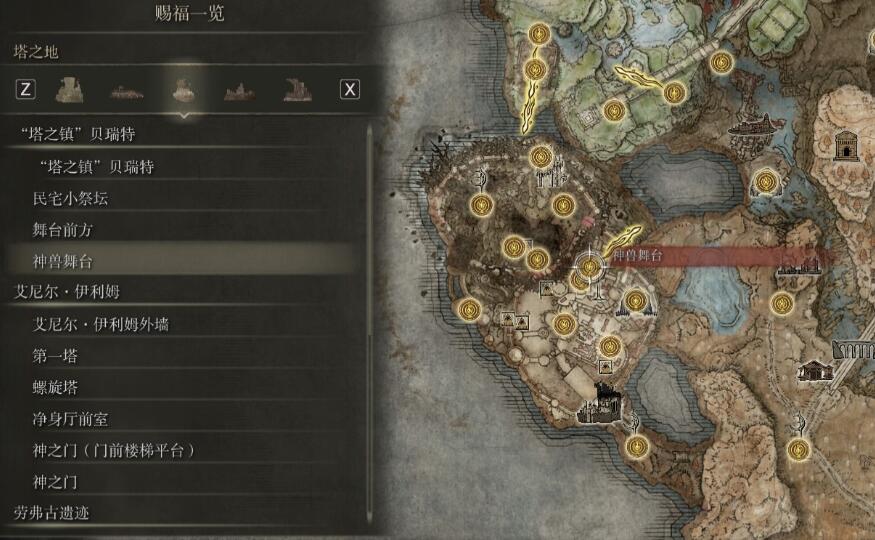The width and height of the screenshot is (875, 540).
Task: Select the highlighted 神兽舞台 list row
Action: tap(63, 261)
